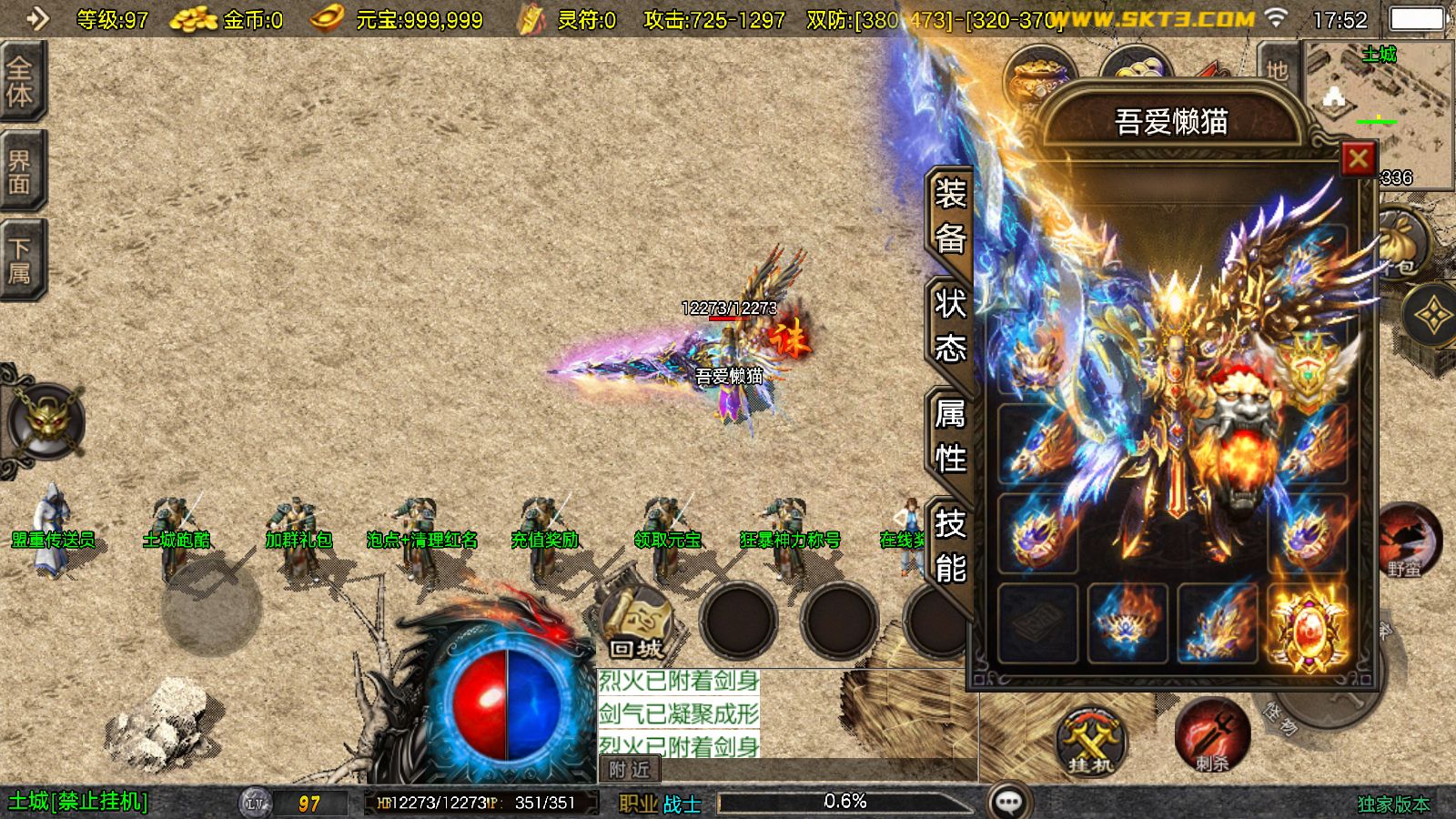This screenshot has width=1456, height=819.
Task: Select the glowing red gem equipment slot
Action: [1308, 624]
